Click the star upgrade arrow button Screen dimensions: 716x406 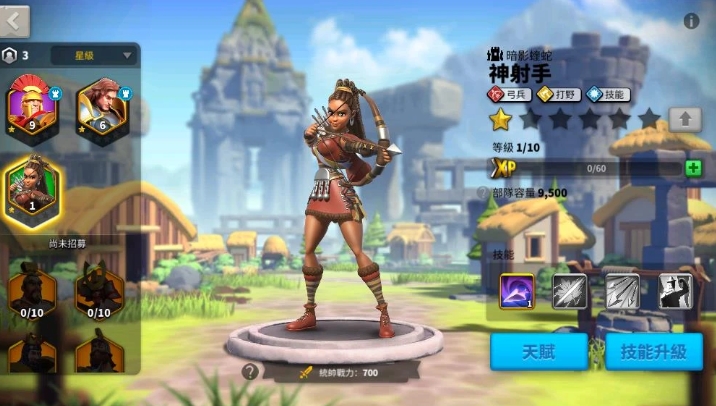tap(684, 119)
